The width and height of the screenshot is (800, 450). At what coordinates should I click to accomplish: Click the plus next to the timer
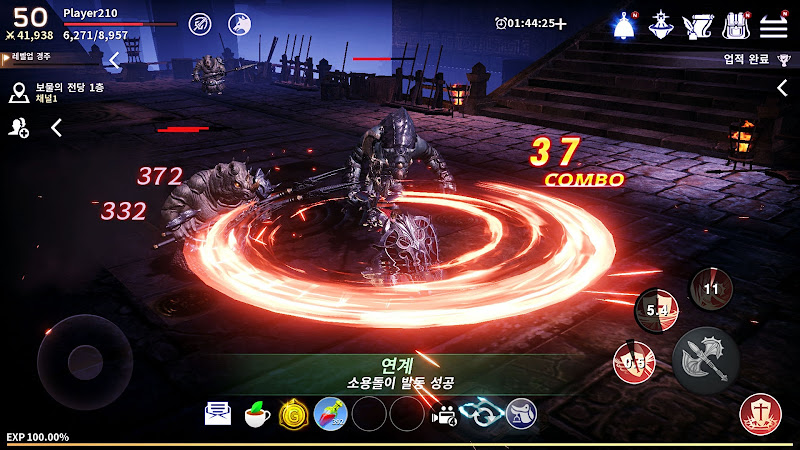[561, 23]
